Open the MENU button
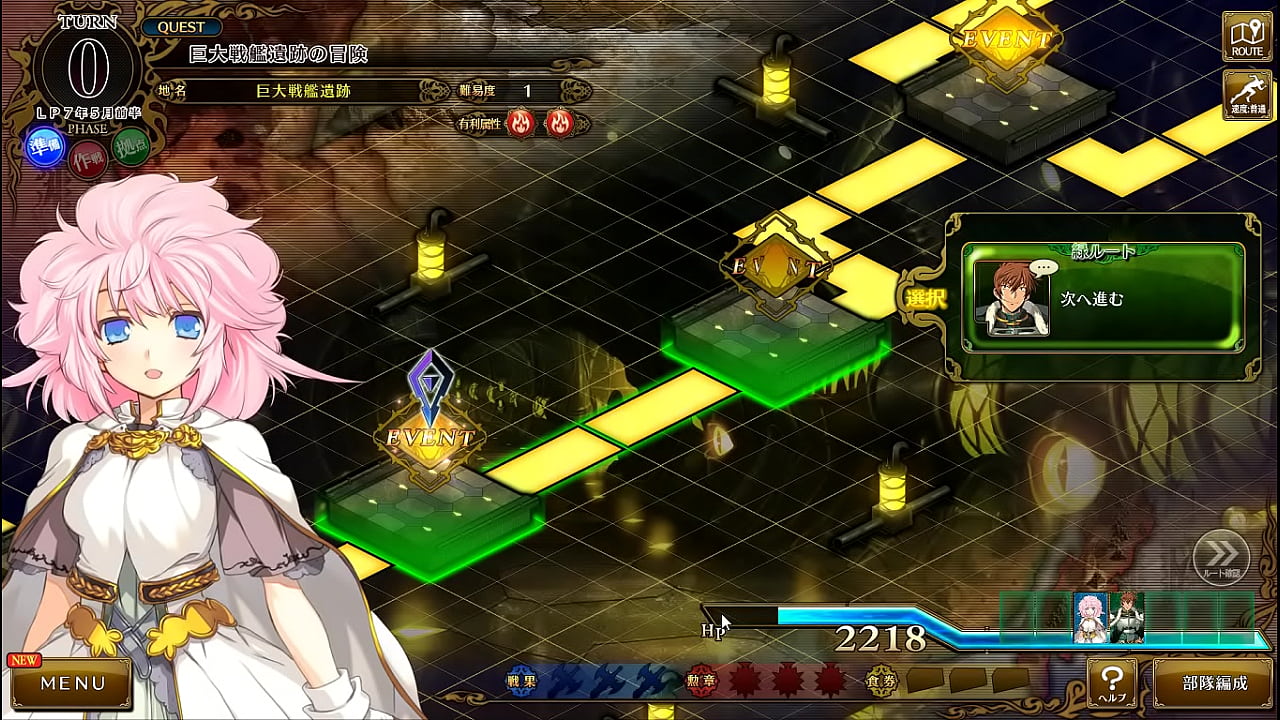The image size is (1280, 720). pos(72,684)
